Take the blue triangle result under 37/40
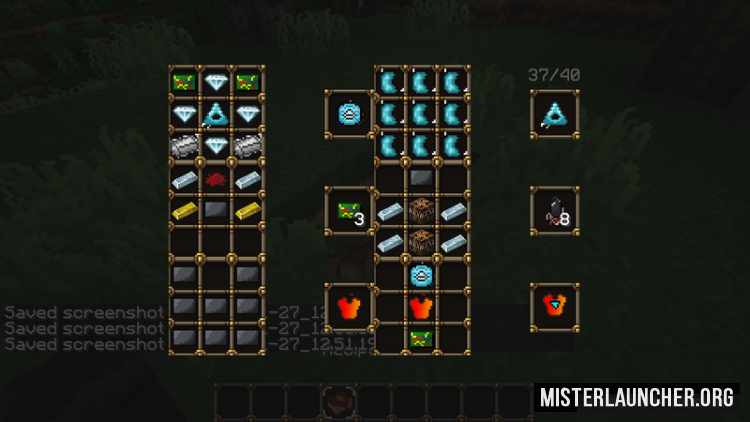 click(x=553, y=114)
